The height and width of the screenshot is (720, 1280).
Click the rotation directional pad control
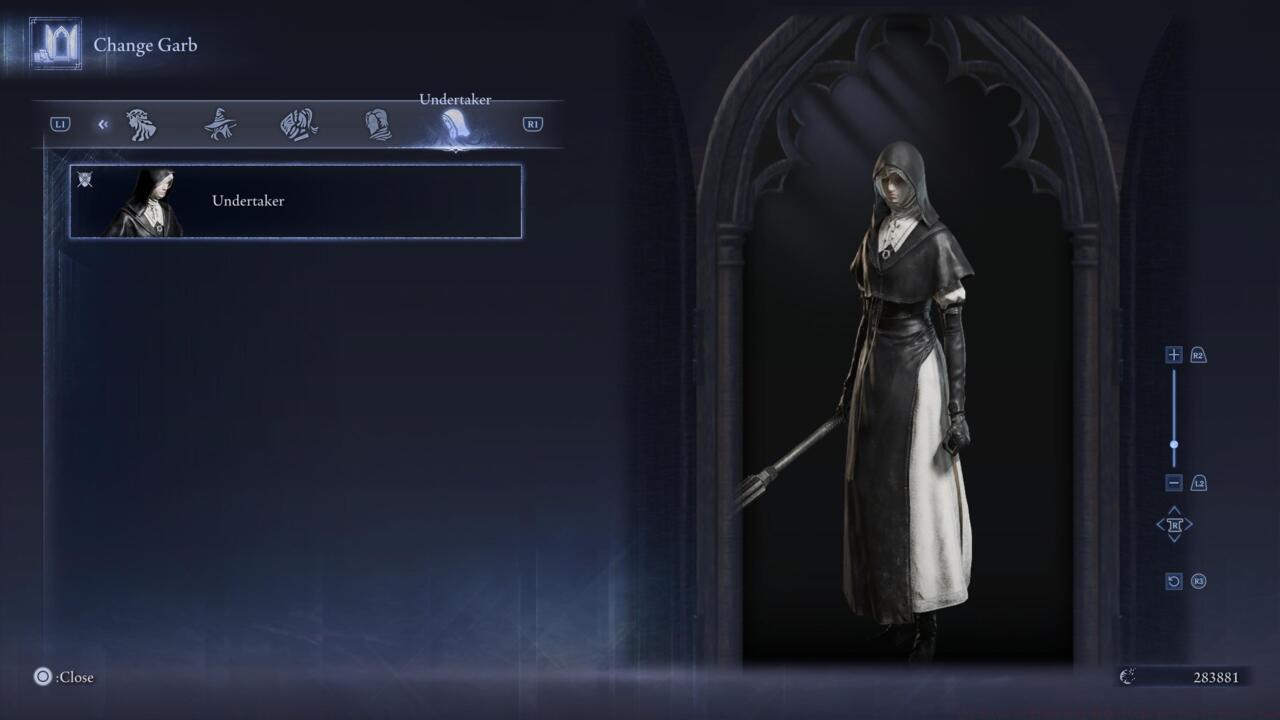click(1174, 524)
